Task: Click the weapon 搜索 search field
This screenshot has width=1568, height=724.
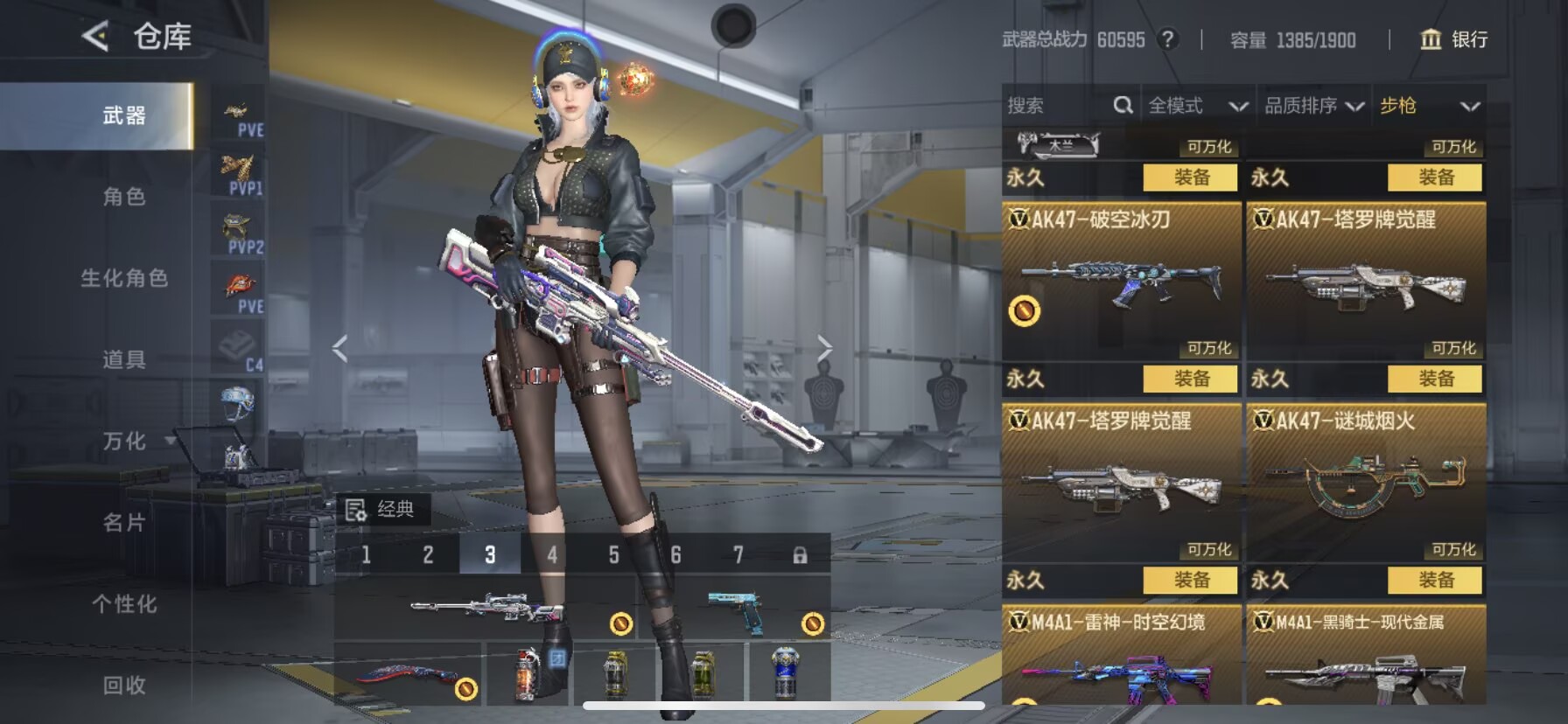Action: click(1054, 106)
